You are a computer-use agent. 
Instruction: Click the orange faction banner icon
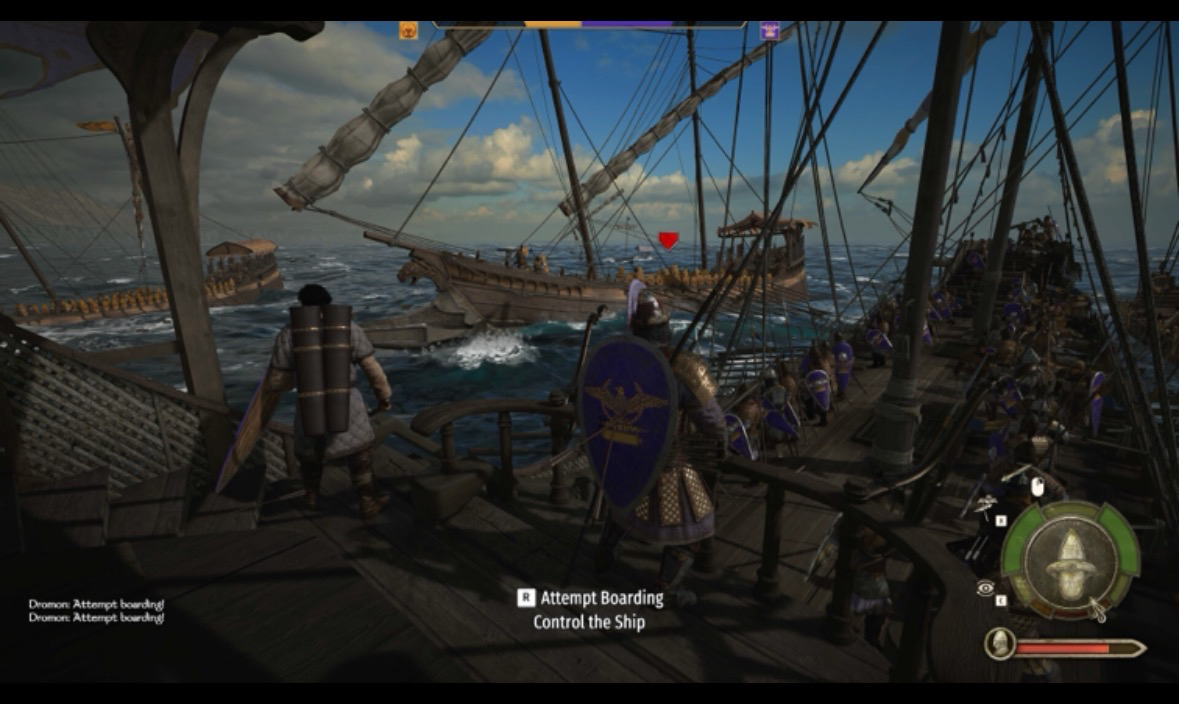point(408,31)
